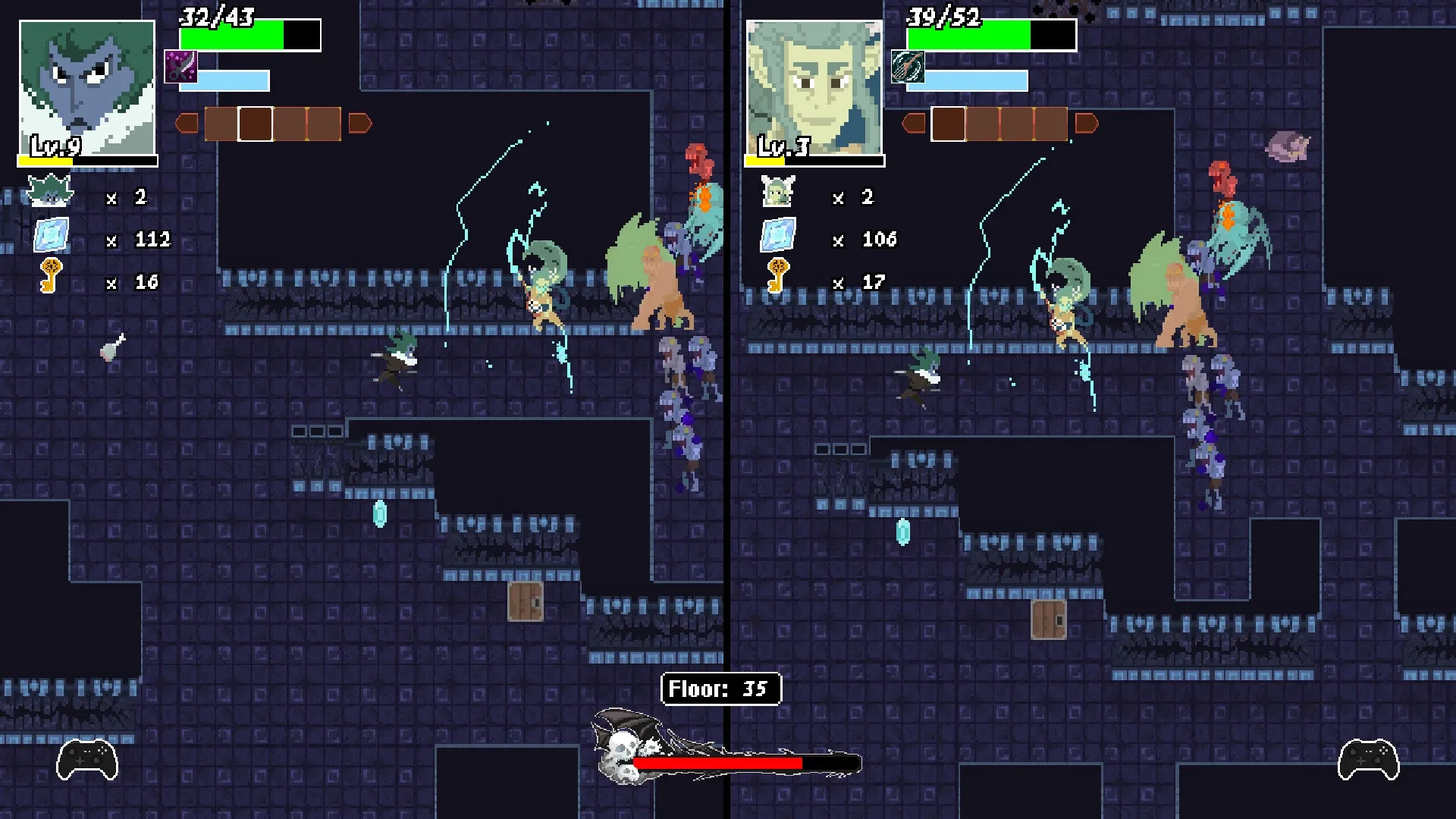Click the boss's red health bar

pyautogui.click(x=717, y=762)
